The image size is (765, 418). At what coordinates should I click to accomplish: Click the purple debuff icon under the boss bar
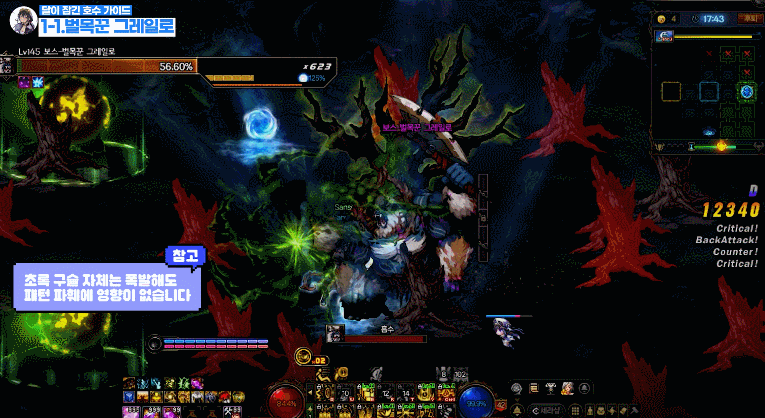click(24, 82)
